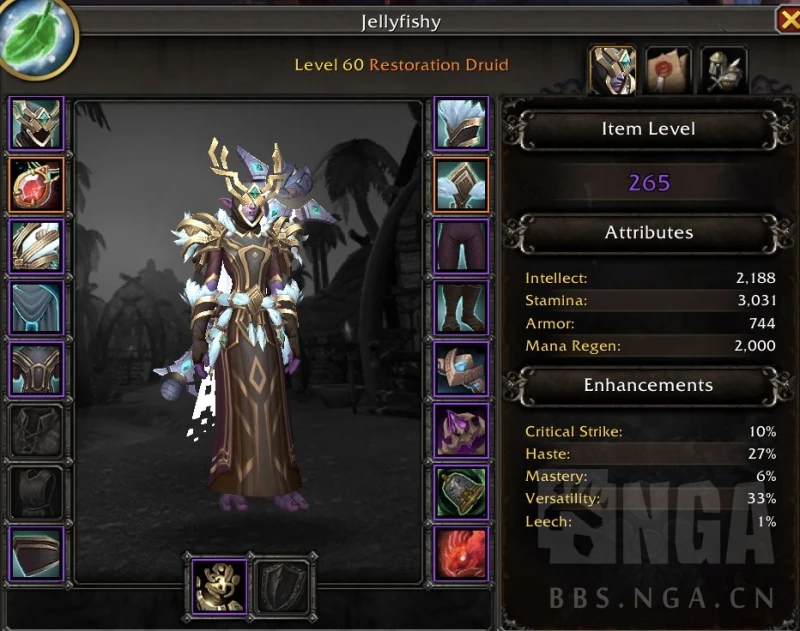Click the red gem necklace slot
This screenshot has width=800, height=631.
coord(37,184)
